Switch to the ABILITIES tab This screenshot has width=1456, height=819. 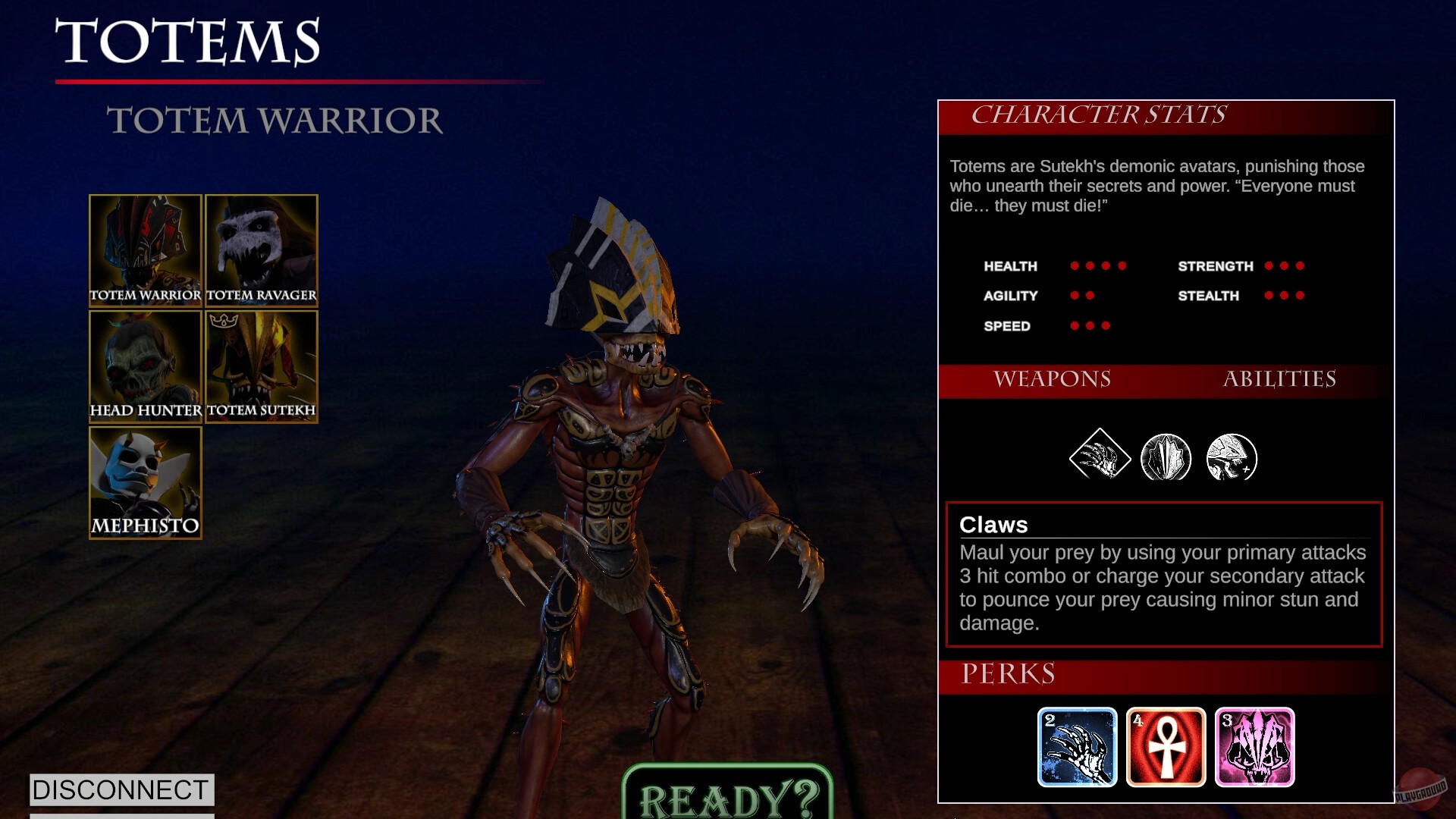coord(1280,379)
